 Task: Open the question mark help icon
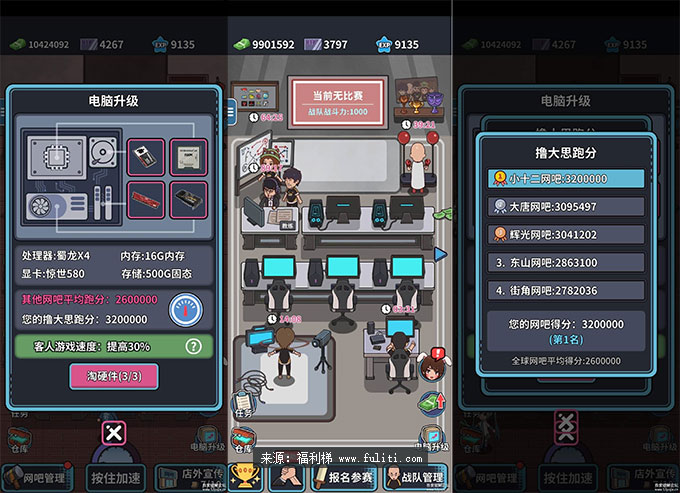click(x=195, y=347)
